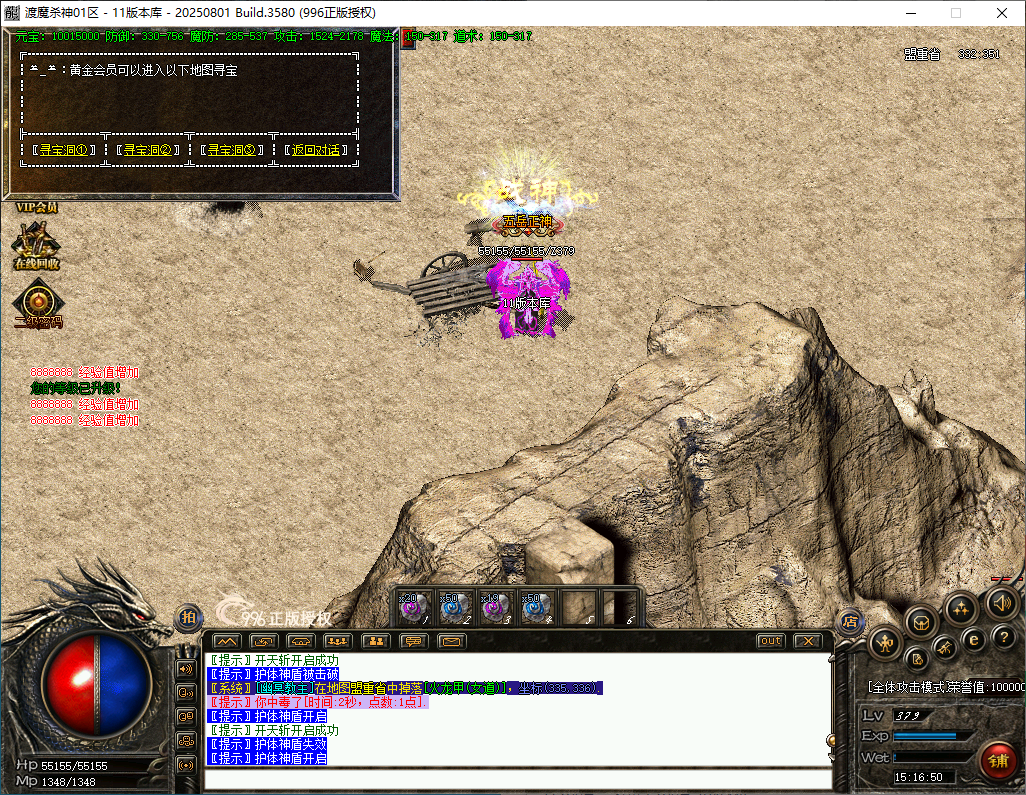The height and width of the screenshot is (795, 1026).
Task: Open the 店 shop button
Action: click(x=850, y=621)
